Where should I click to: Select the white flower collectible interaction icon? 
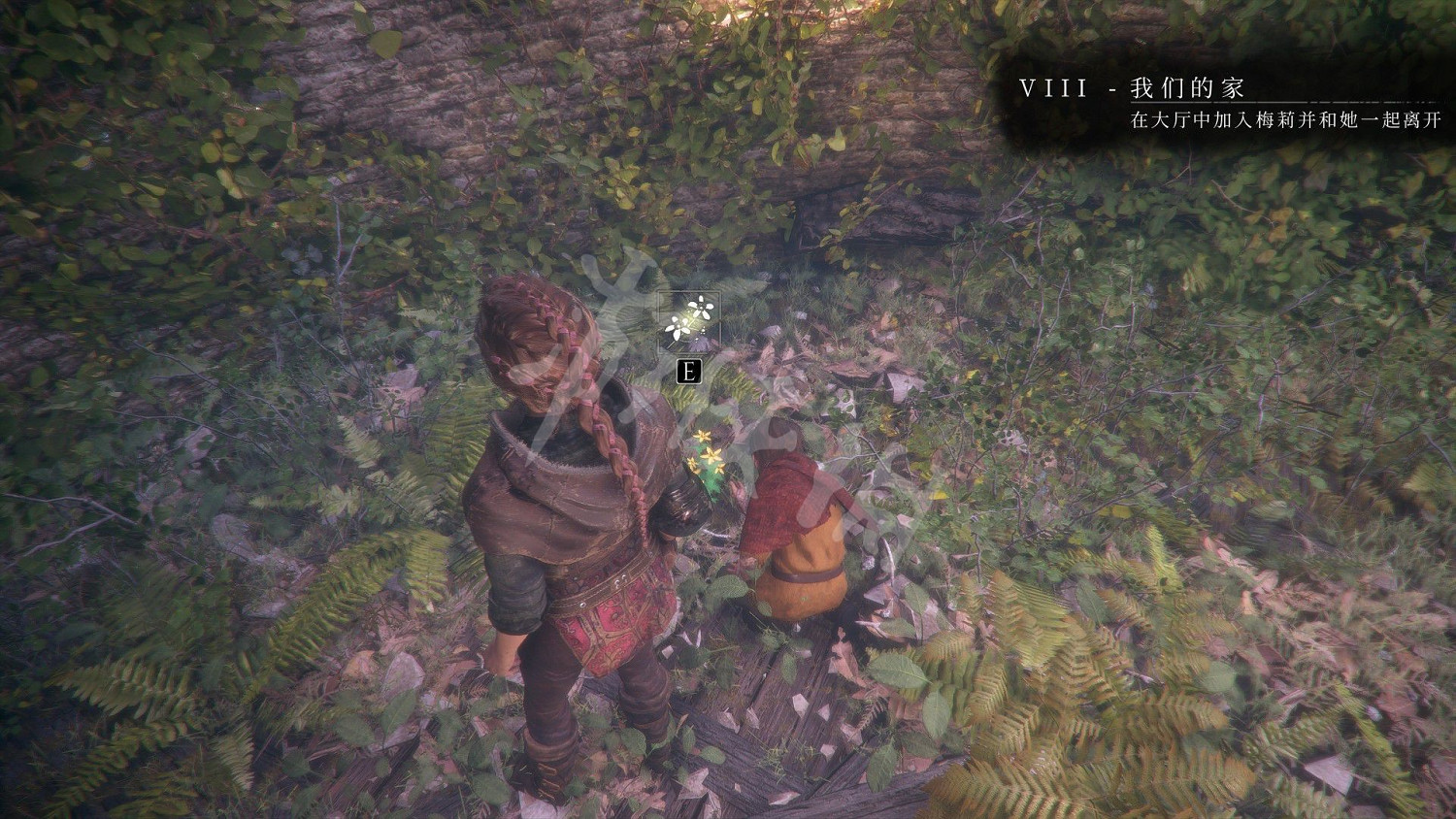pyautogui.click(x=689, y=321)
